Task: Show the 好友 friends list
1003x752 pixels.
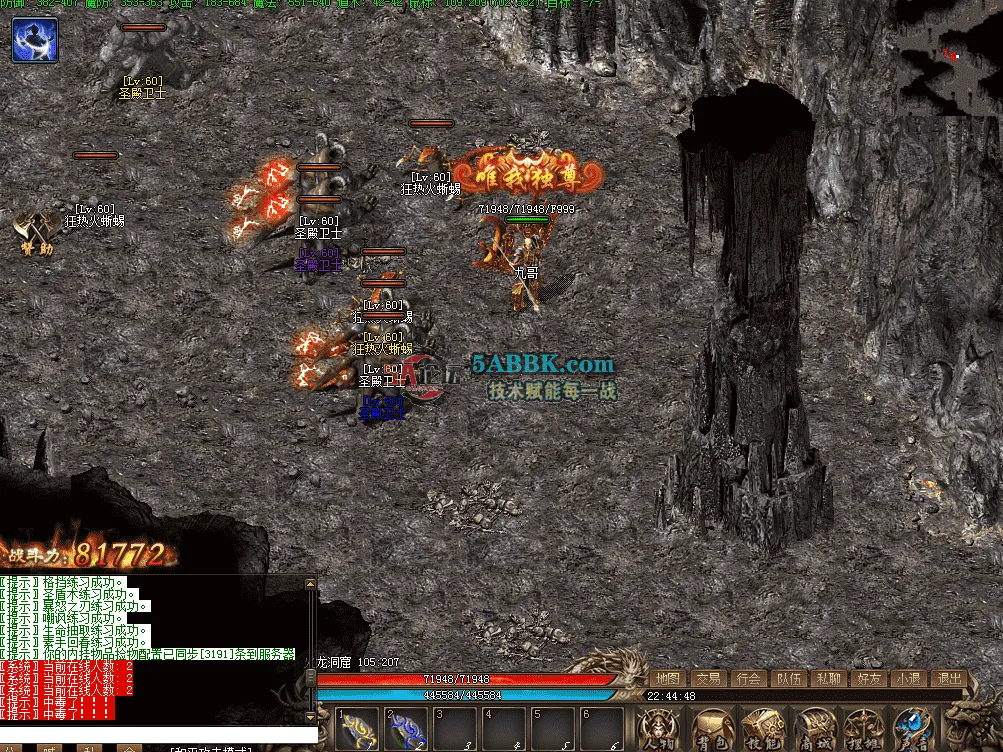Action: (868, 679)
